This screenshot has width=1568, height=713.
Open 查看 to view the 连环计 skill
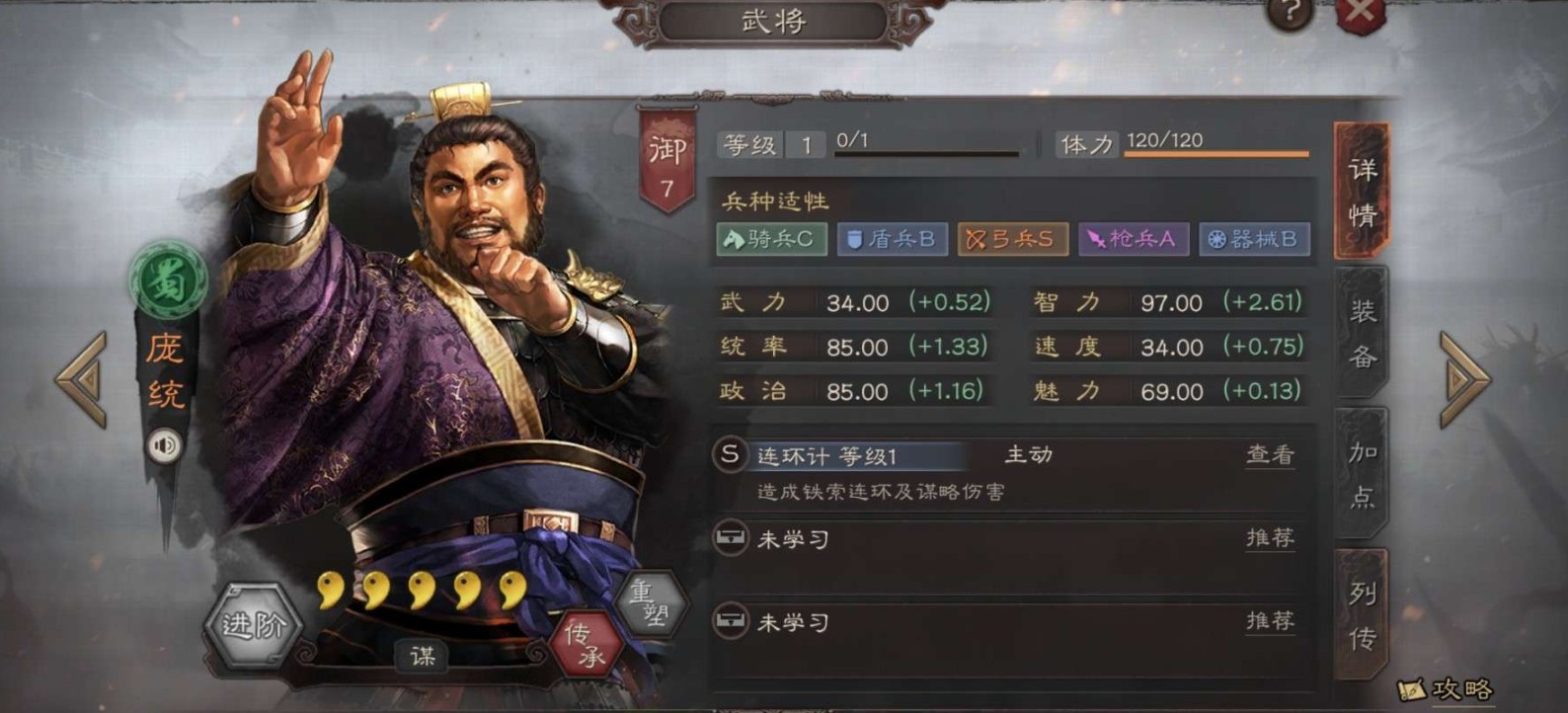click(x=1270, y=455)
